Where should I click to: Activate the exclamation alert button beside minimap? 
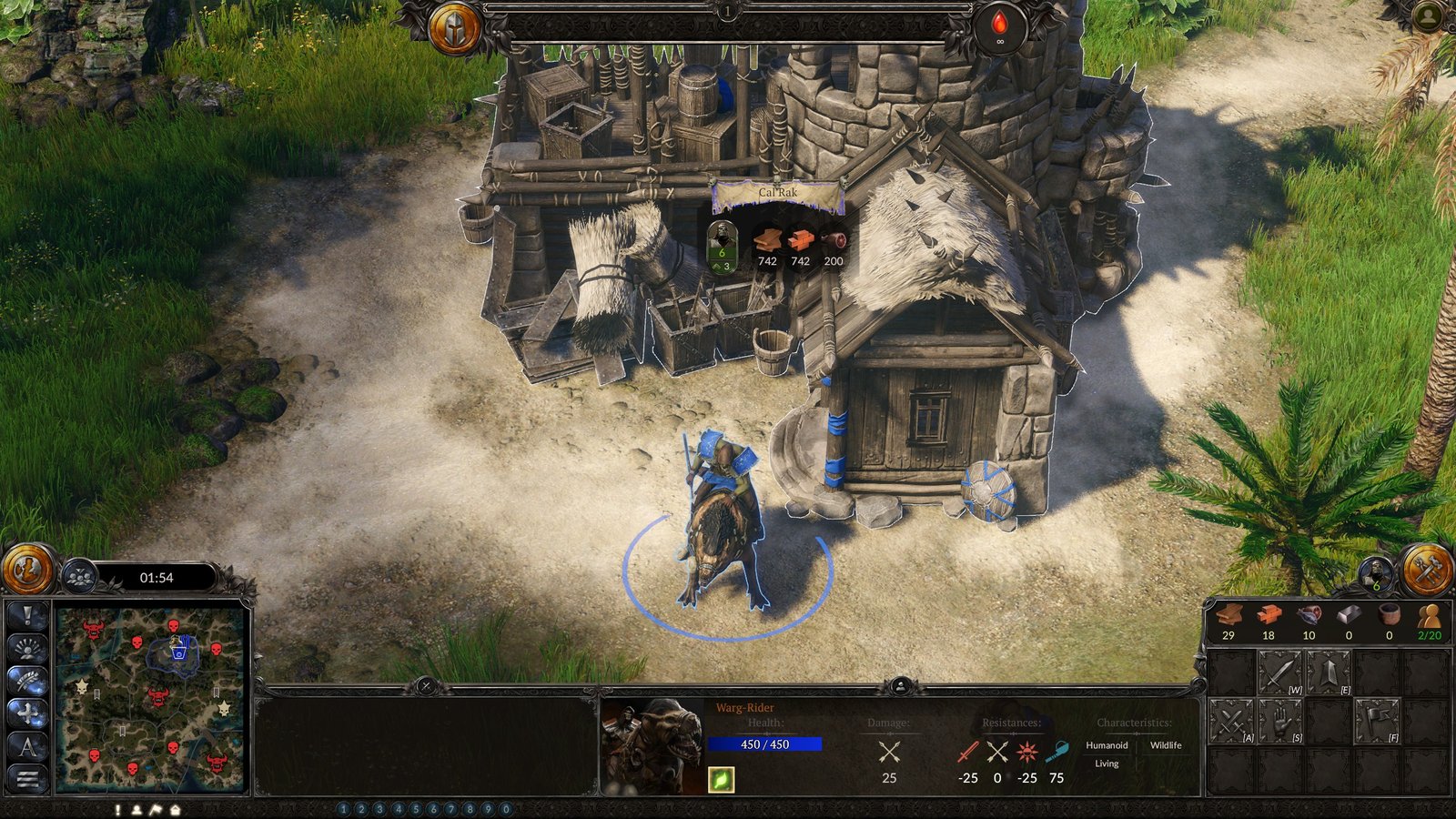[27, 616]
